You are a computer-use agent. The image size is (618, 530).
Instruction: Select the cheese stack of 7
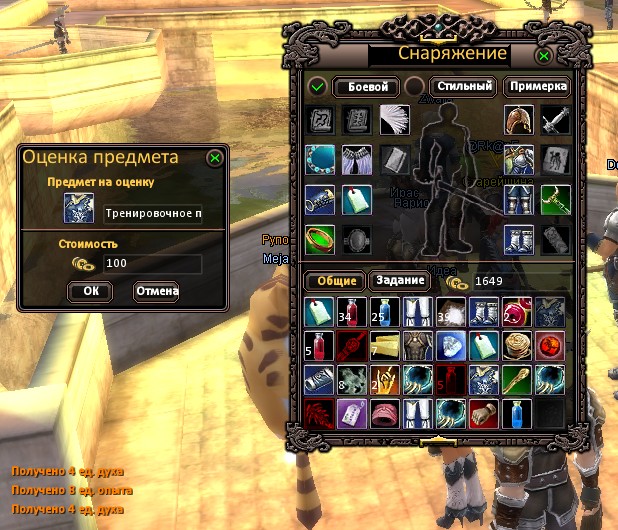[384, 346]
